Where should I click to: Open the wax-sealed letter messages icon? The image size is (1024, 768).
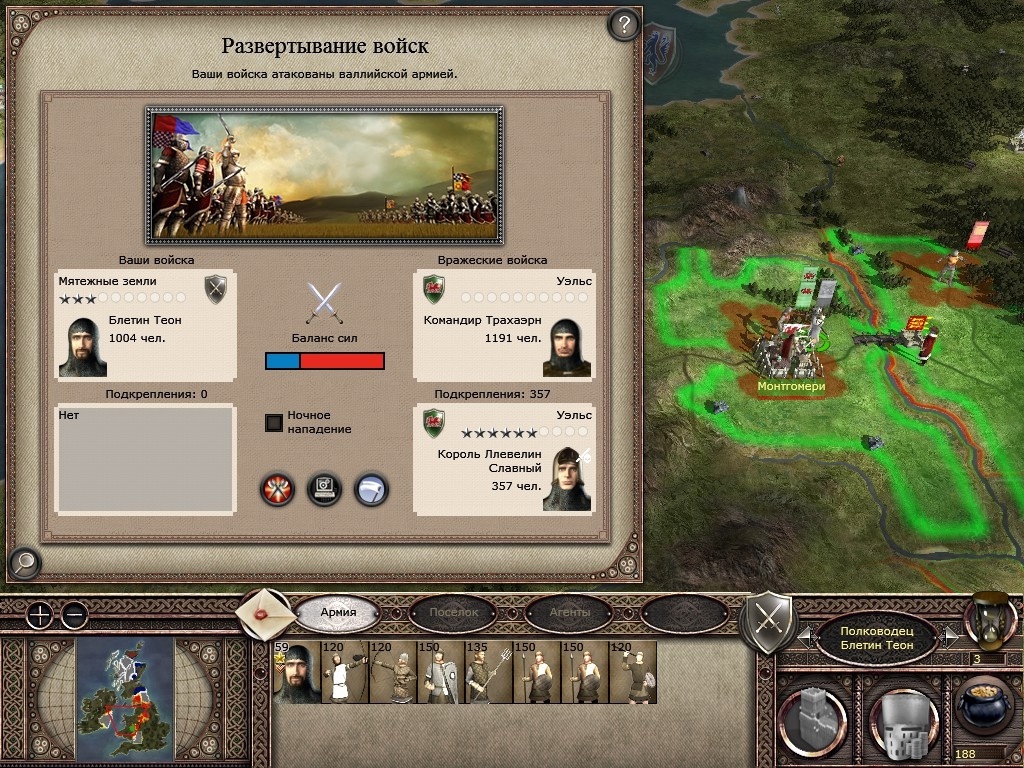(264, 613)
